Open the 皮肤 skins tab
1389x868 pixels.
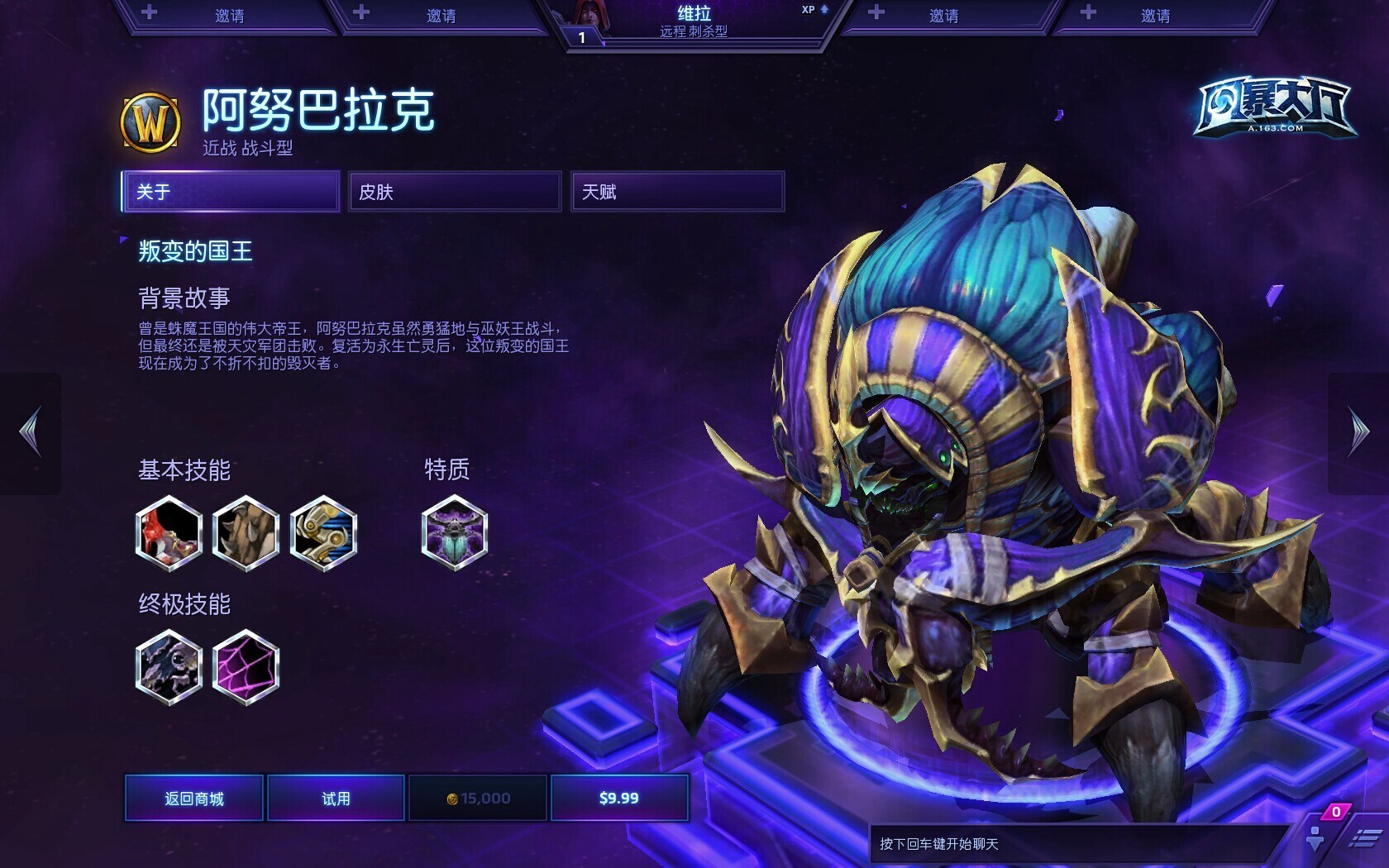[x=454, y=192]
